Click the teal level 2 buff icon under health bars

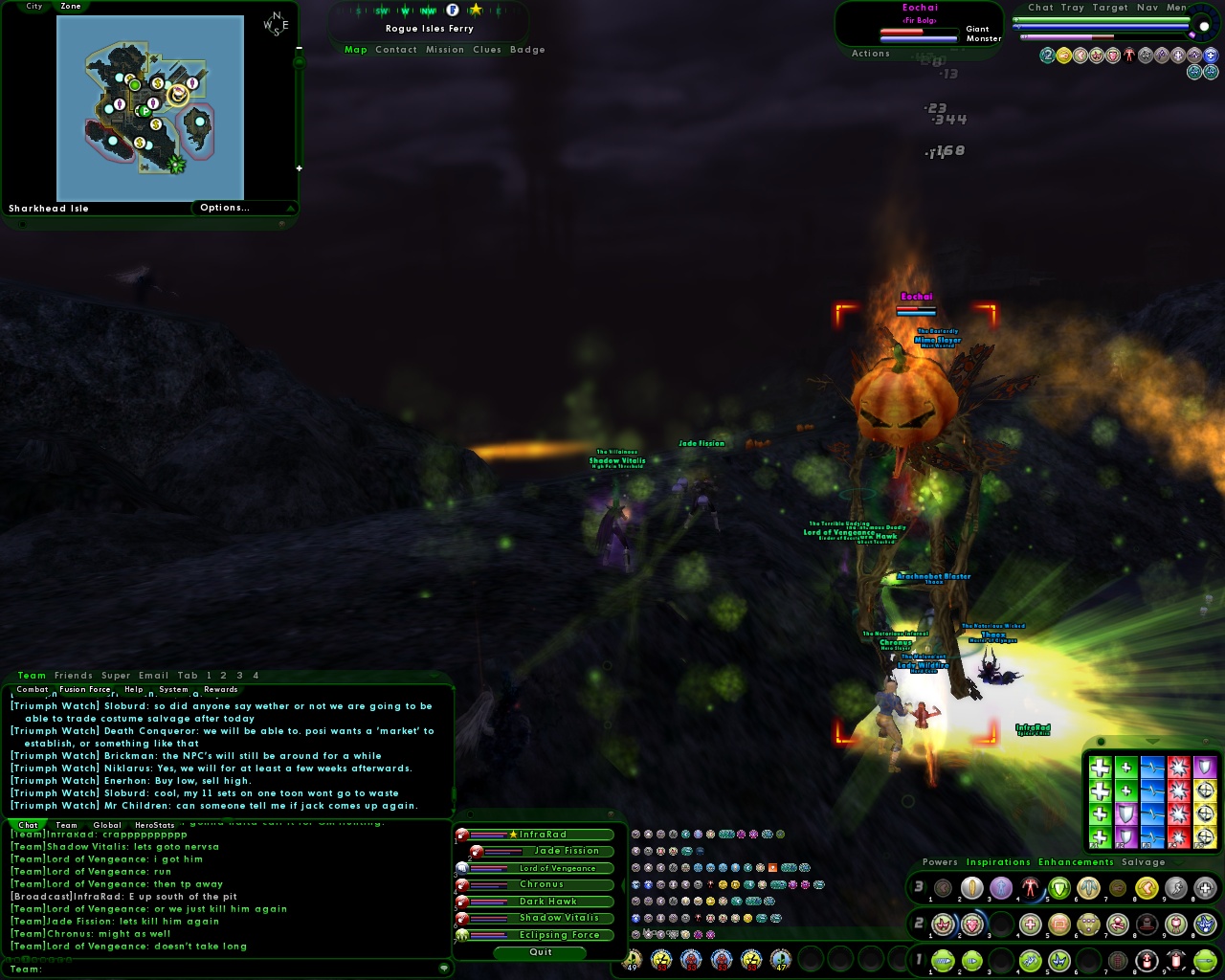click(1048, 55)
